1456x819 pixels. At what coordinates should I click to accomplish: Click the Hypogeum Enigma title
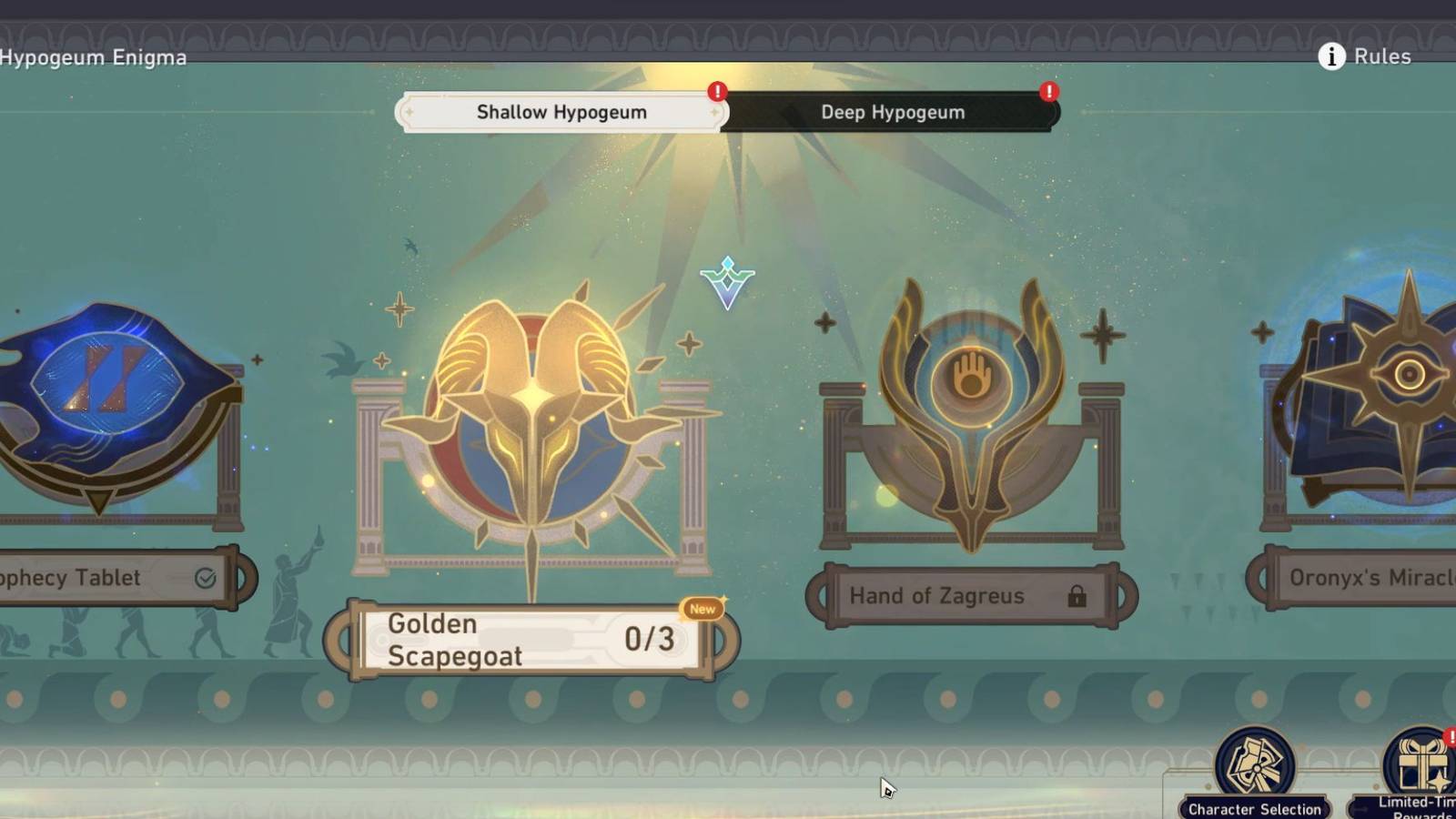click(x=94, y=57)
